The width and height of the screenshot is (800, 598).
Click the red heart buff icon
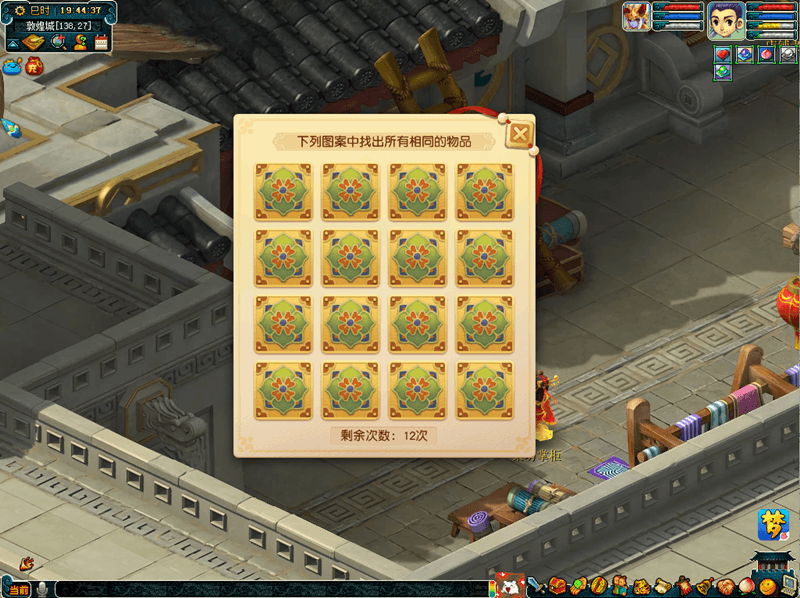(x=723, y=54)
